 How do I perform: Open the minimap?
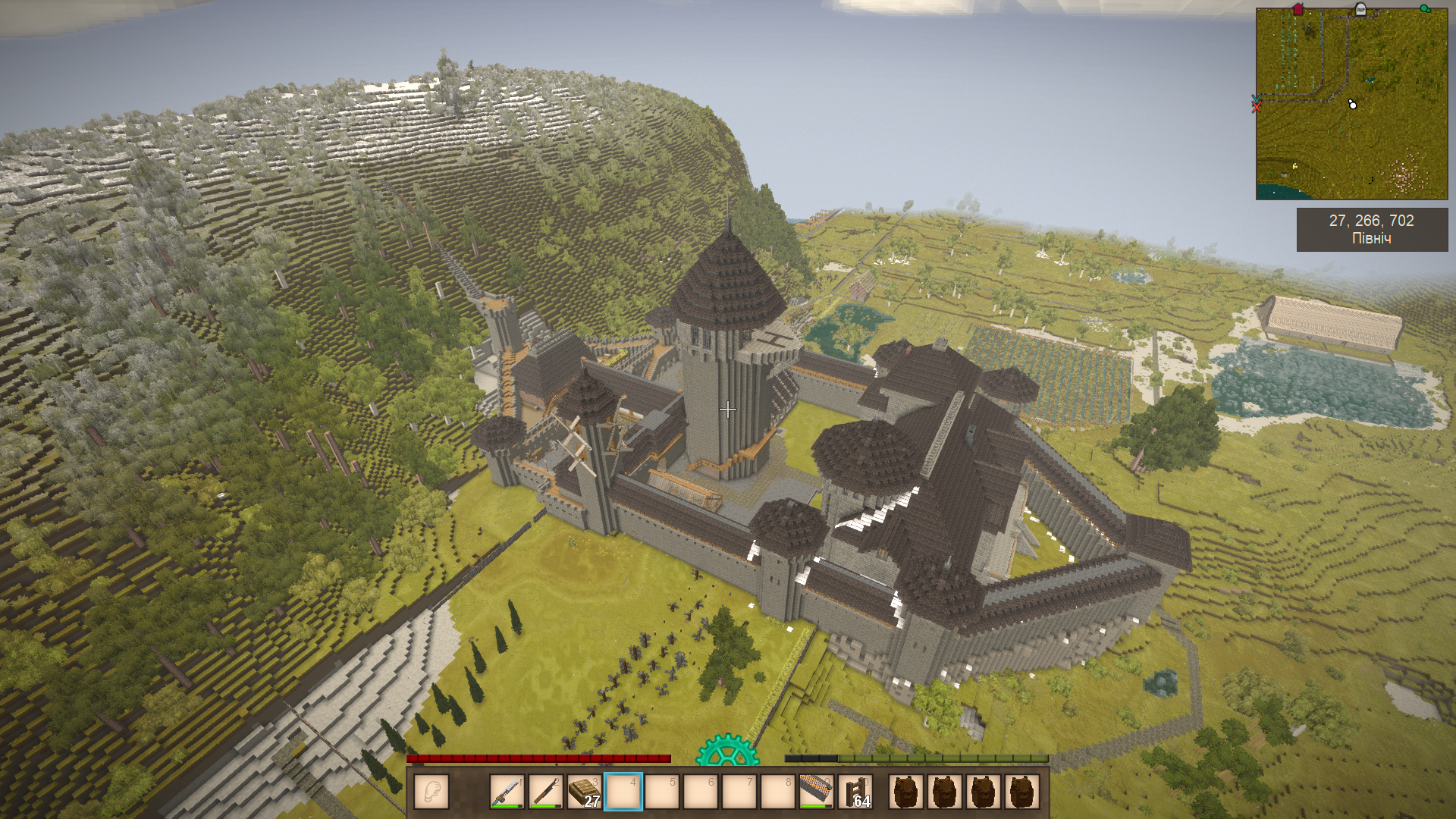pos(1351,104)
